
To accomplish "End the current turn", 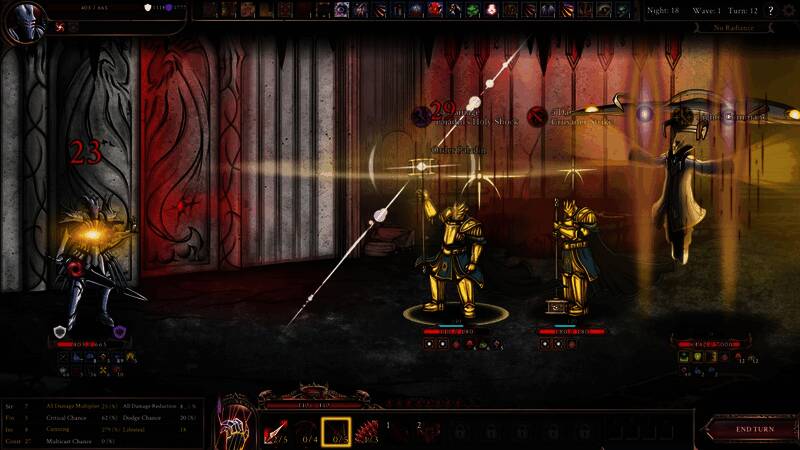I will click(x=755, y=429).
